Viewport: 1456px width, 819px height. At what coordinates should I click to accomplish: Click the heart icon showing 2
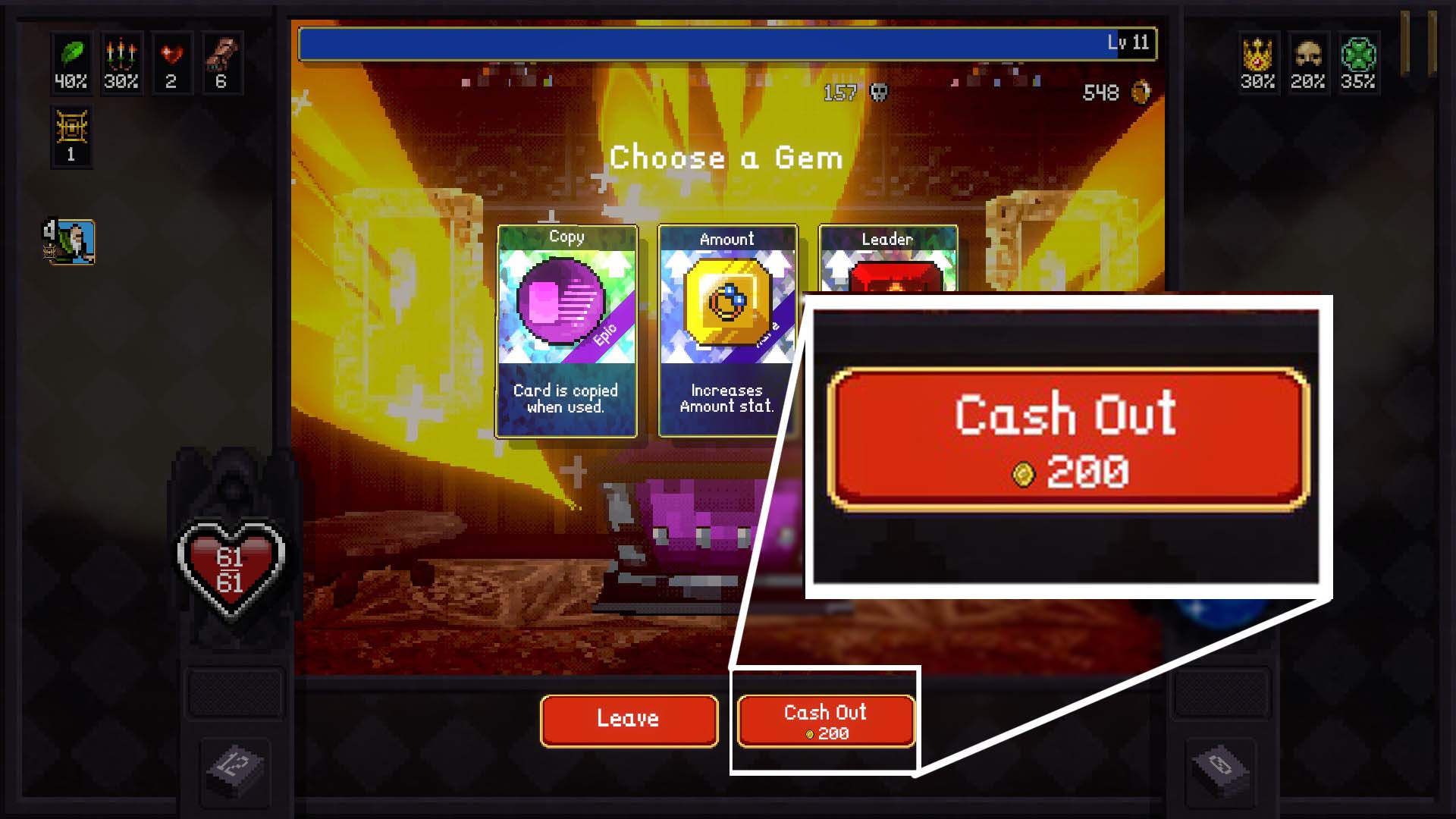[x=173, y=64]
